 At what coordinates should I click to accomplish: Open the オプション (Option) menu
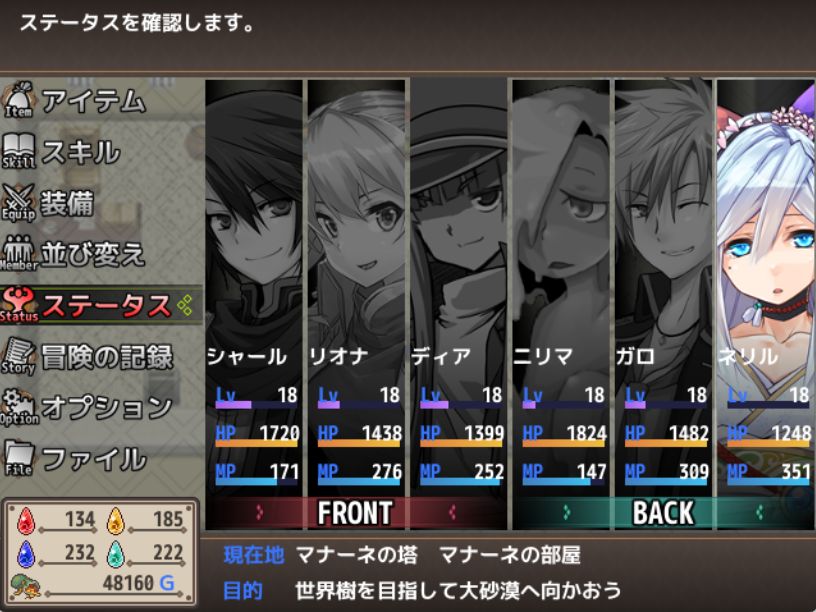click(x=106, y=408)
